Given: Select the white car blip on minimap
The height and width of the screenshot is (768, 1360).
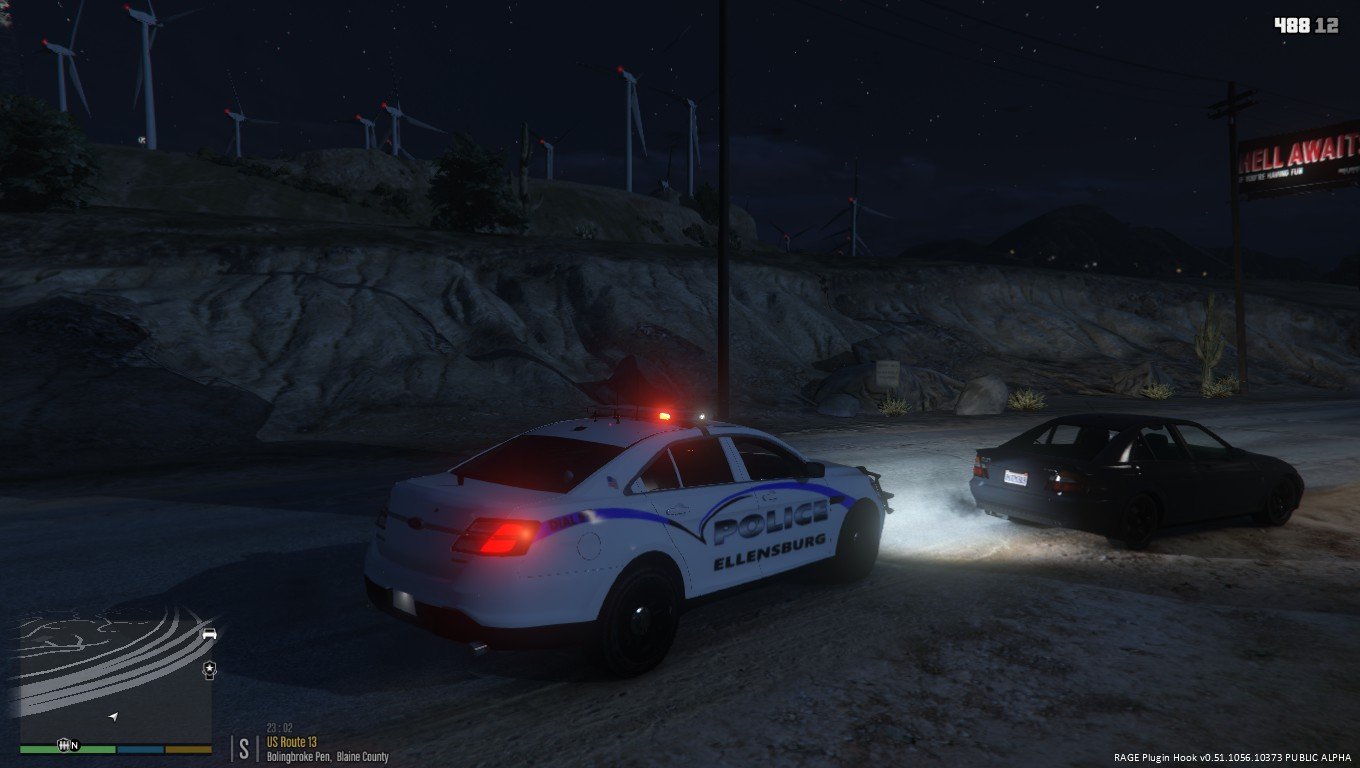Looking at the screenshot, I should [209, 634].
